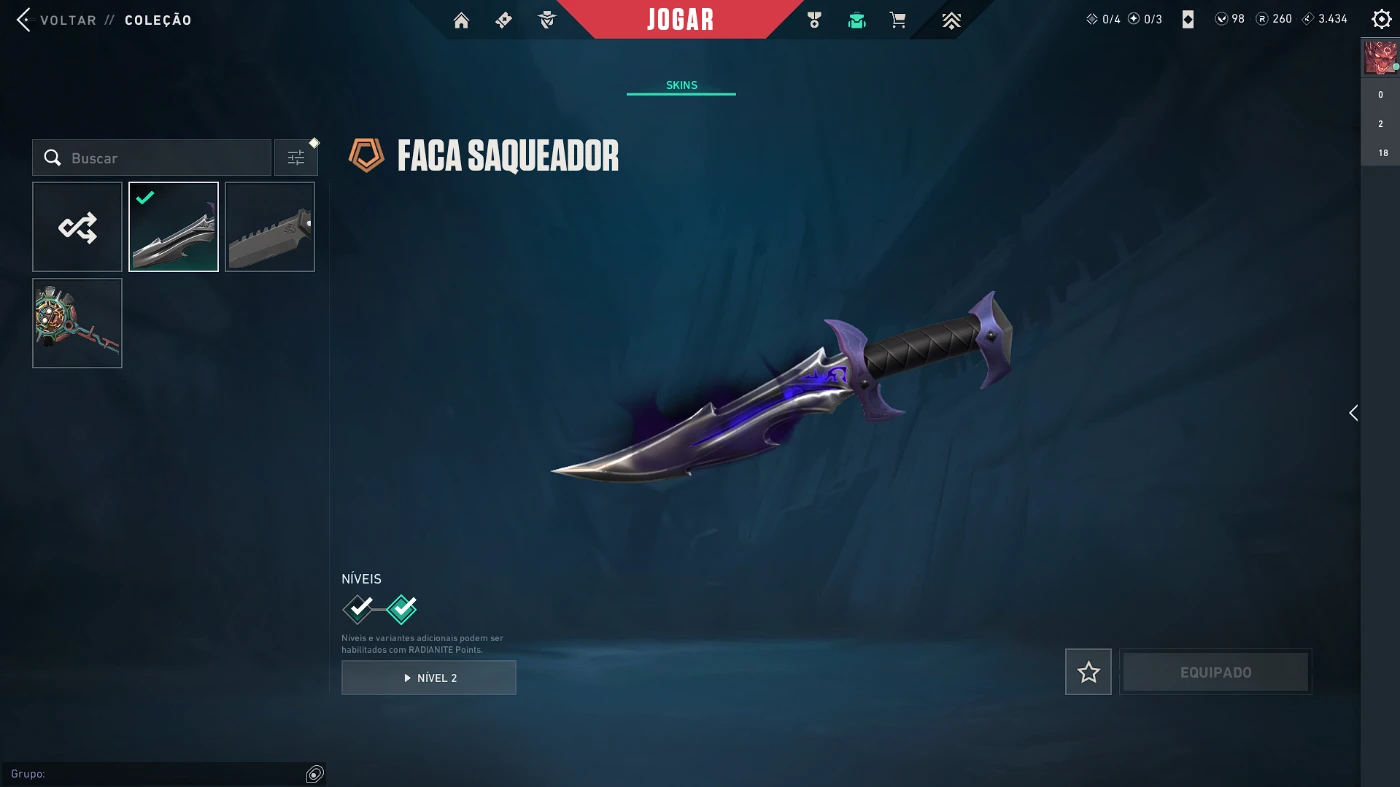Screen dimensions: 1400x787
Task: Select the equipped Saqueador knife thumbnail
Action: 173,227
